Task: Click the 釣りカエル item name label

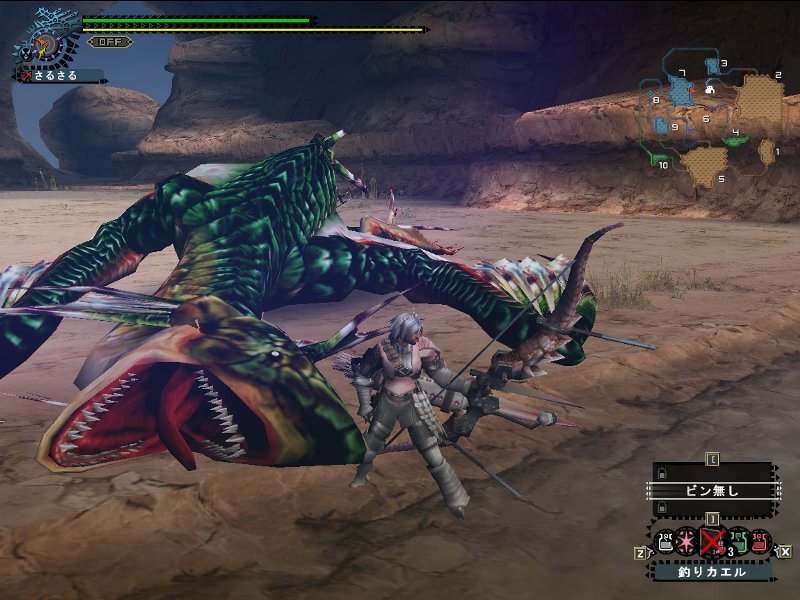Action: [712, 572]
